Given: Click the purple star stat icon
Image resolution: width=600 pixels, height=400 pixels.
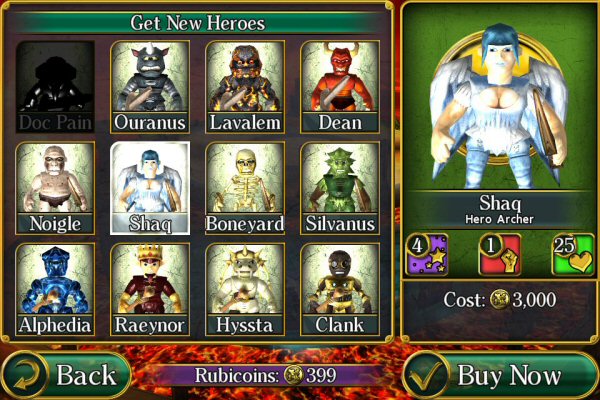Looking at the screenshot, I should click(x=425, y=254).
